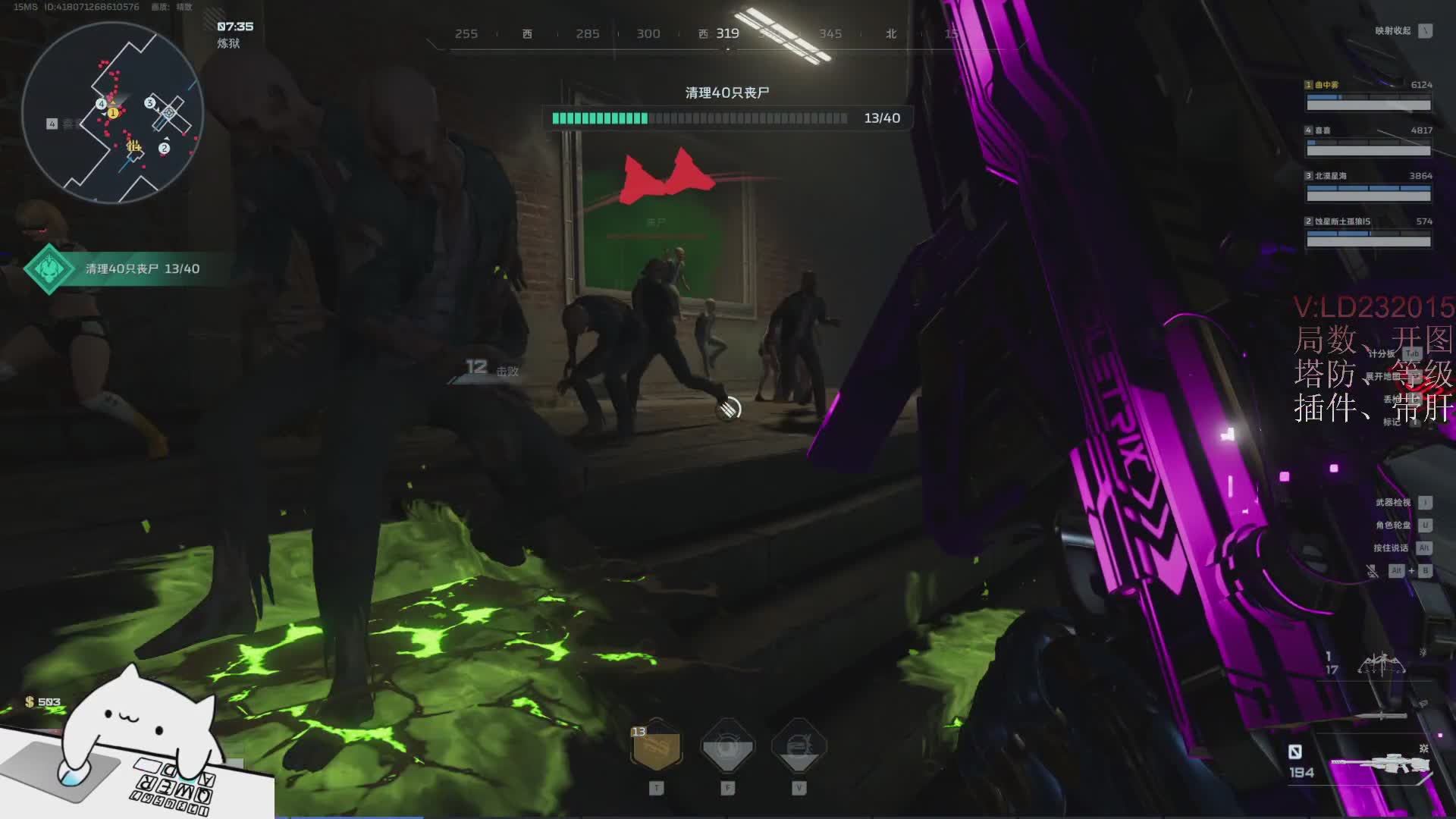Select the clear 40 zombies objective tracker
1456x819 pixels.
tap(121, 269)
